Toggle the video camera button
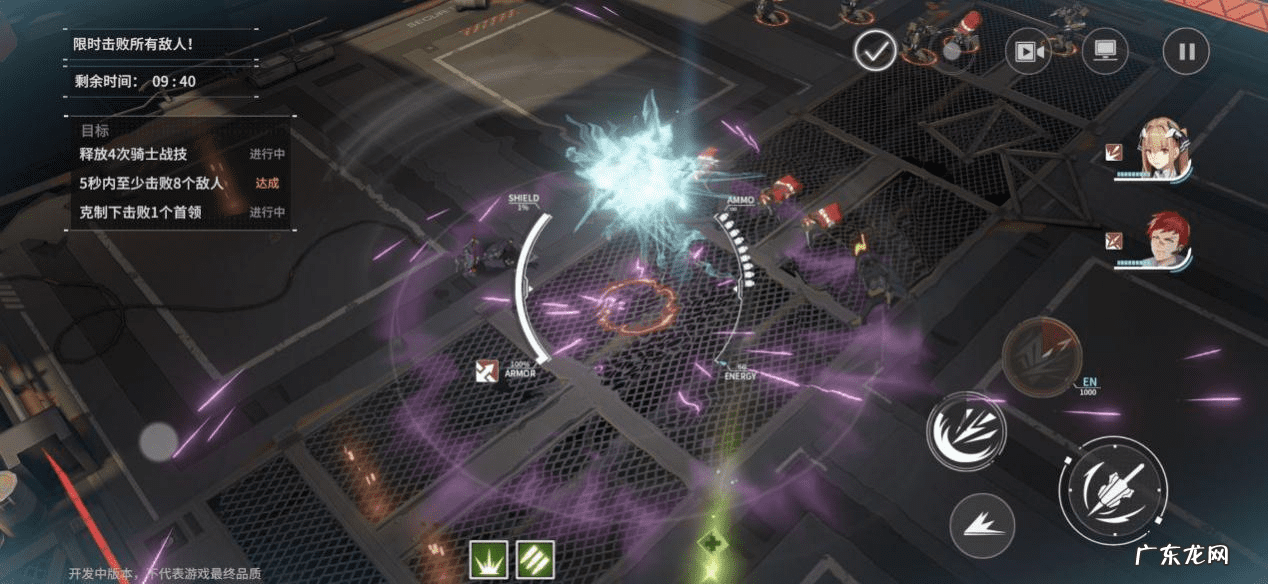 tap(1028, 51)
